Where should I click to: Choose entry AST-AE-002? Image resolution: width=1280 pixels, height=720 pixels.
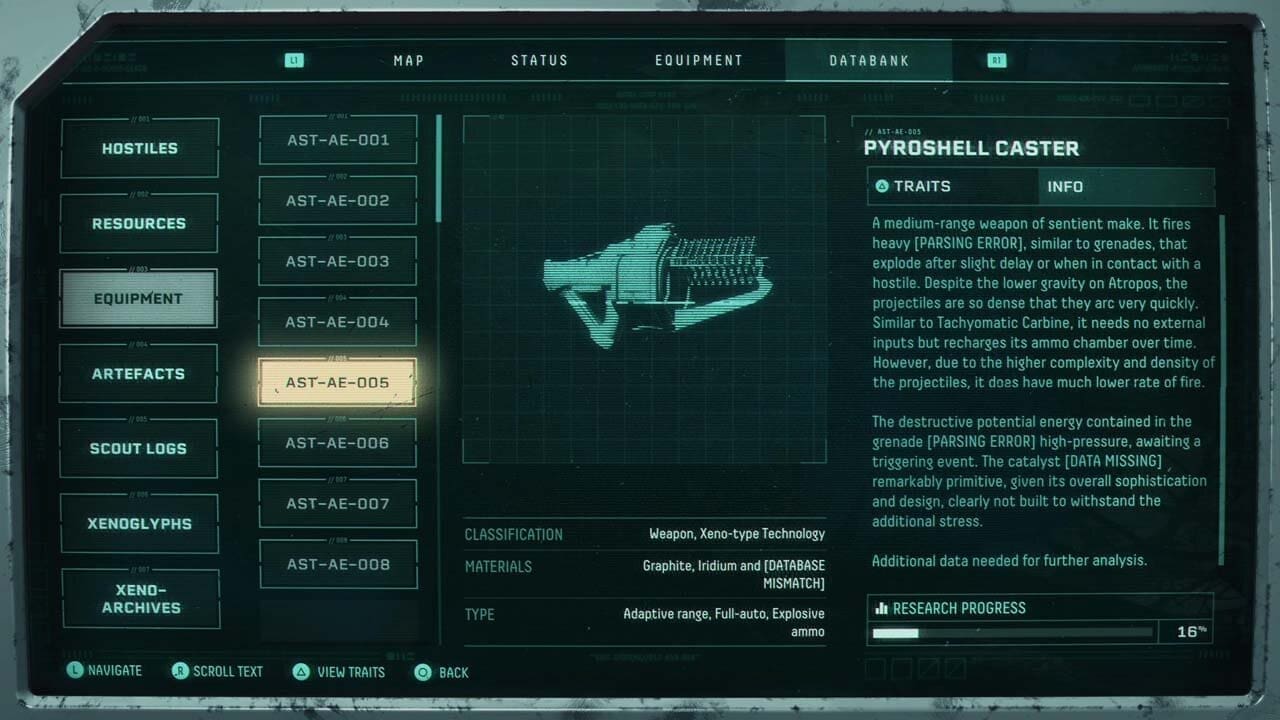(338, 201)
